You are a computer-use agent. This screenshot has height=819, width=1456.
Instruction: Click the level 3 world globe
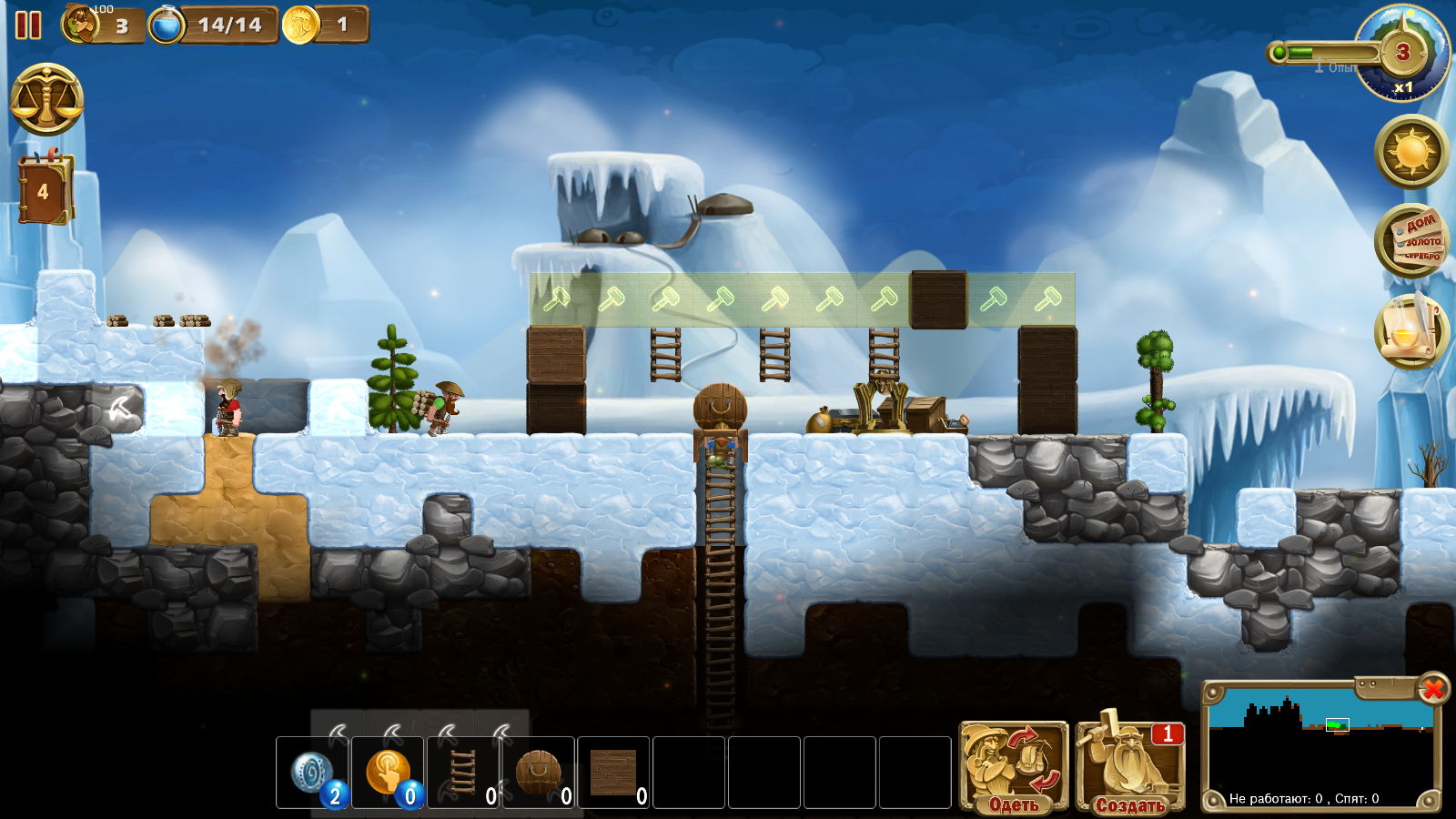pos(1401,53)
